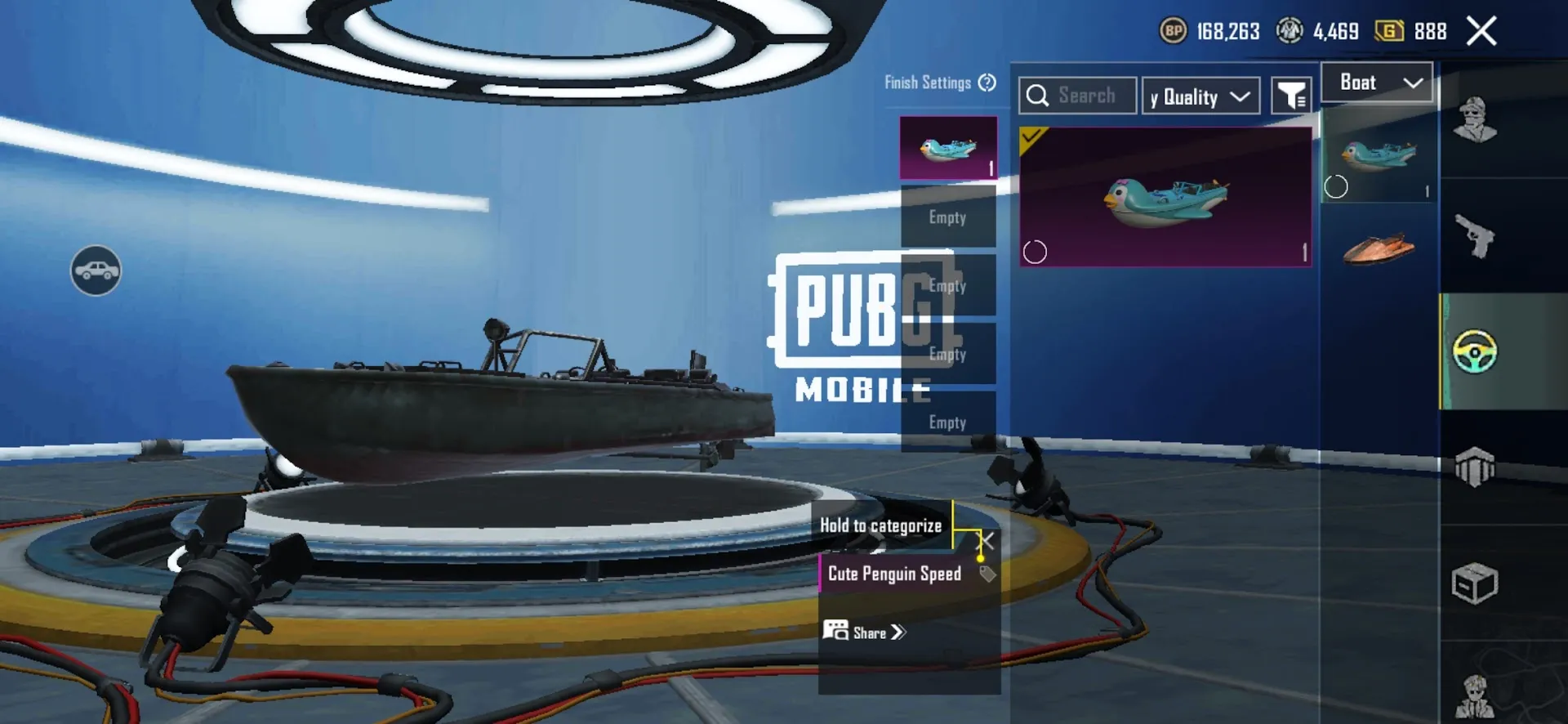Open the Boat vehicle type dropdown
Screen dimensions: 1568x724
point(1377,83)
